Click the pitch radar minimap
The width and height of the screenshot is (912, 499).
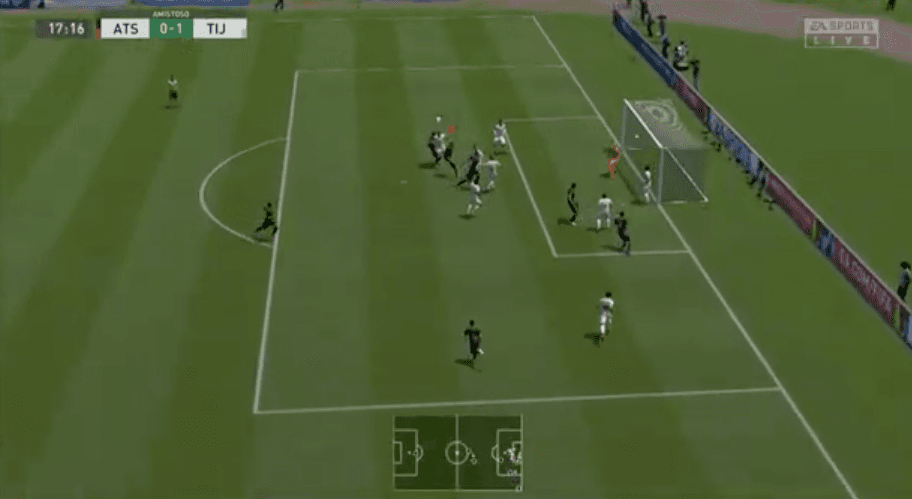click(457, 452)
